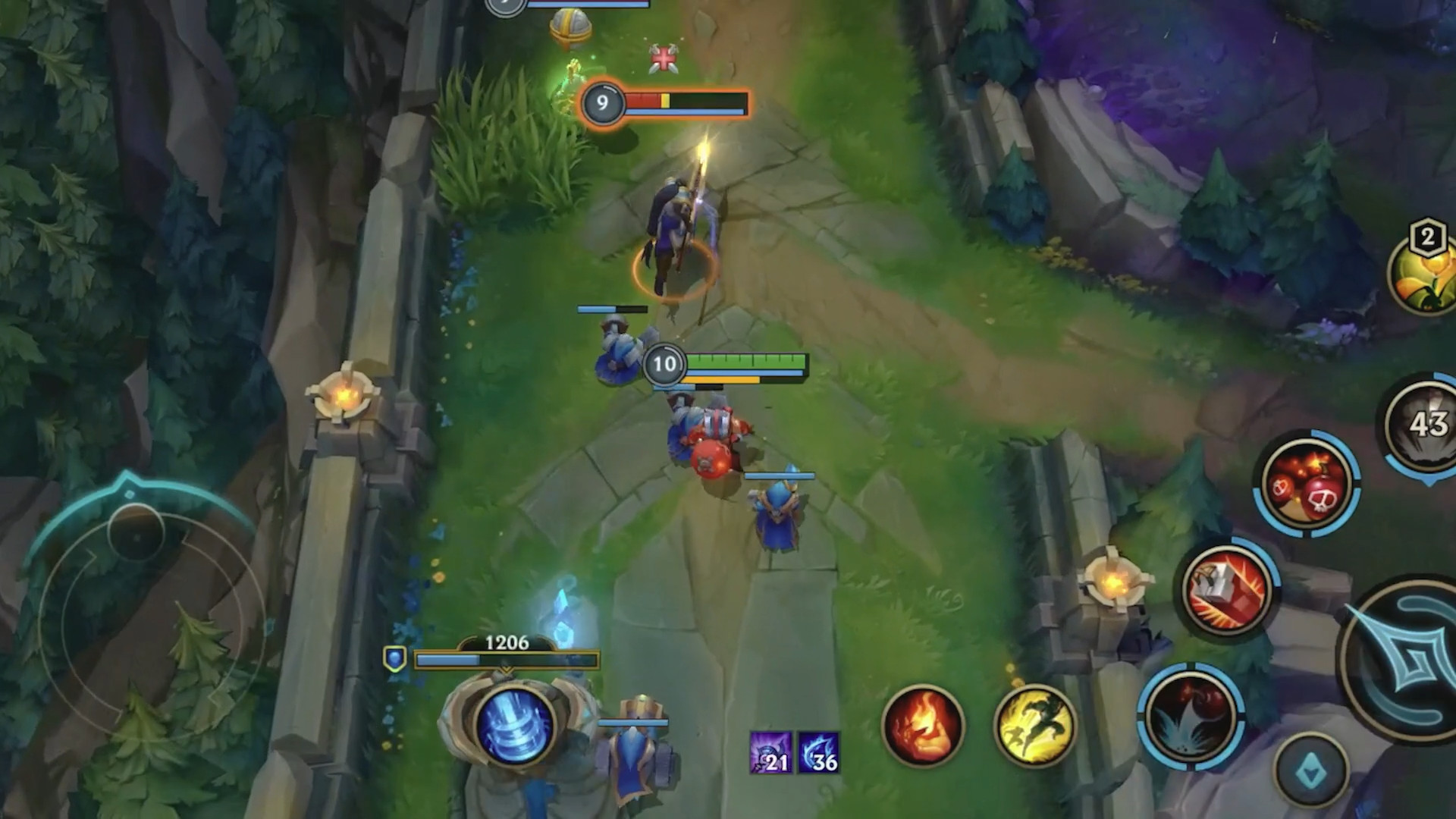Tap the blue flame buff icon showing 36

click(x=820, y=758)
